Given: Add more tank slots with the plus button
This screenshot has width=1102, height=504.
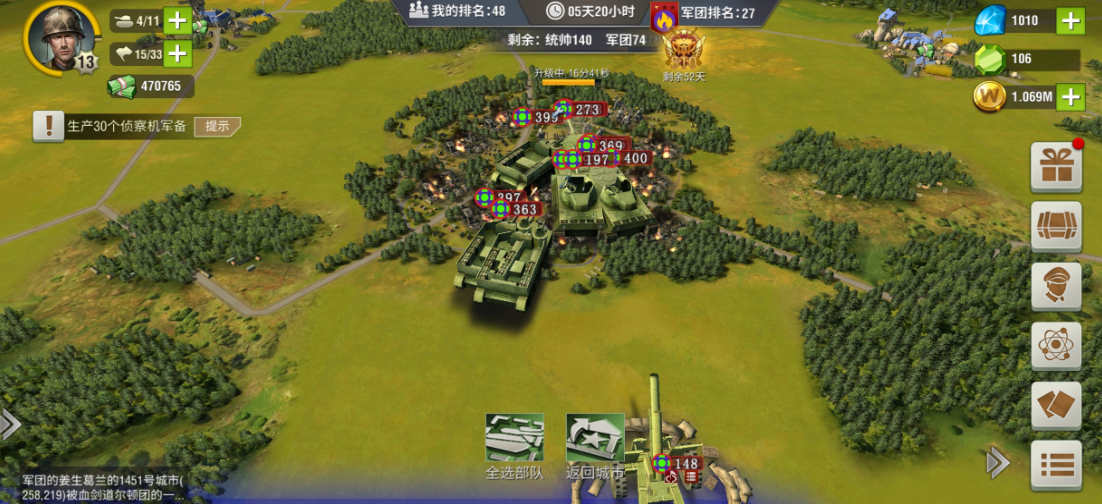Looking at the screenshot, I should tap(177, 20).
